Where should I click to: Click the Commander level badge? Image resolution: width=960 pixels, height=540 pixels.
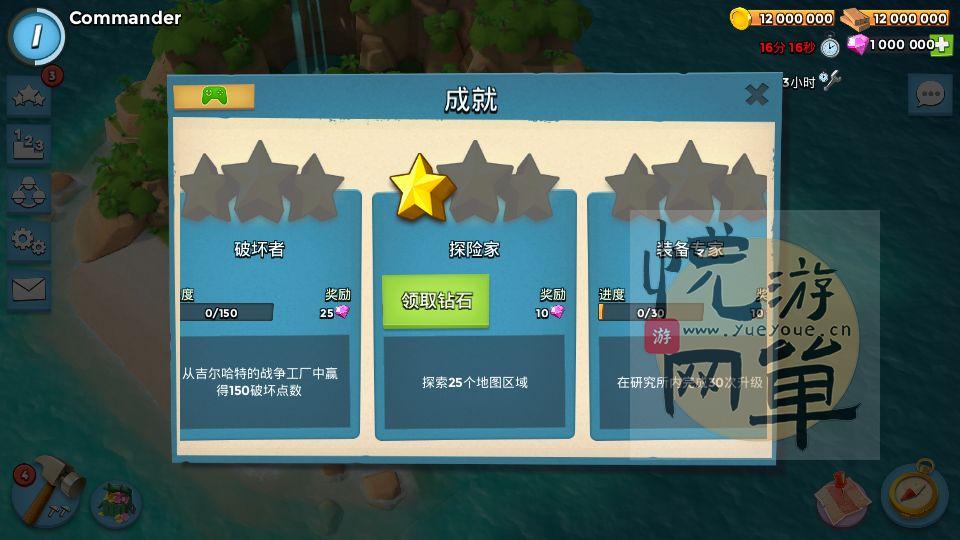pos(36,36)
